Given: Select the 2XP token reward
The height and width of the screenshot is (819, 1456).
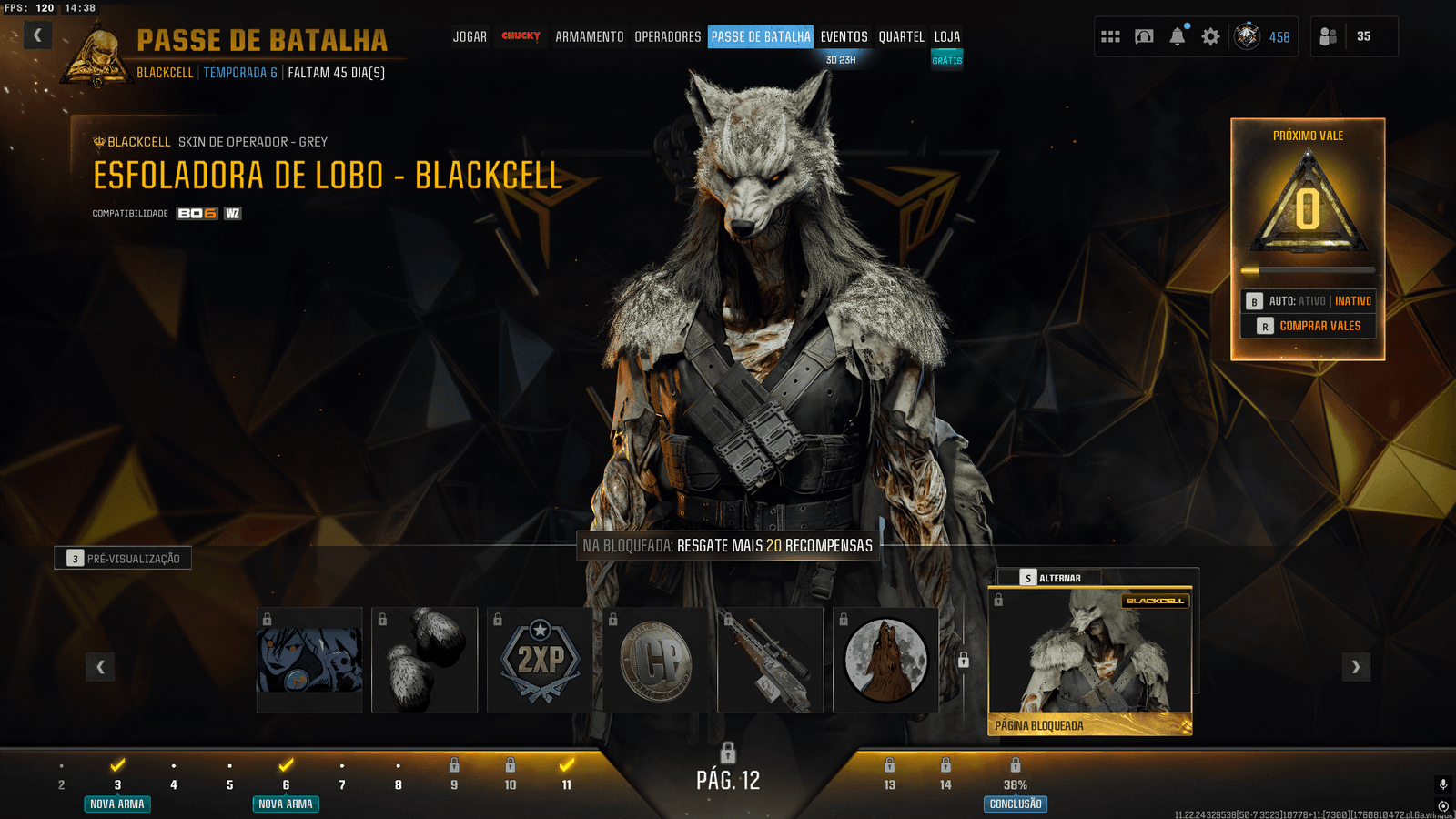Looking at the screenshot, I should 540,660.
